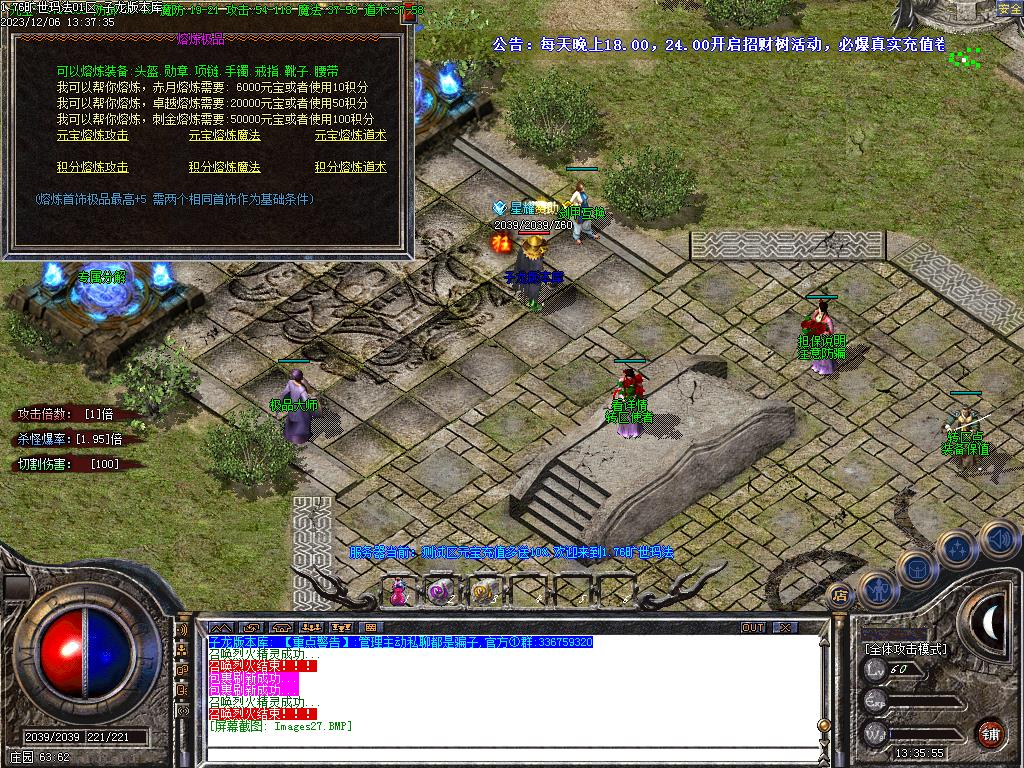Screen dimensions: 1024x768
Task: Use the red potion in the belt slot
Action: 398,592
